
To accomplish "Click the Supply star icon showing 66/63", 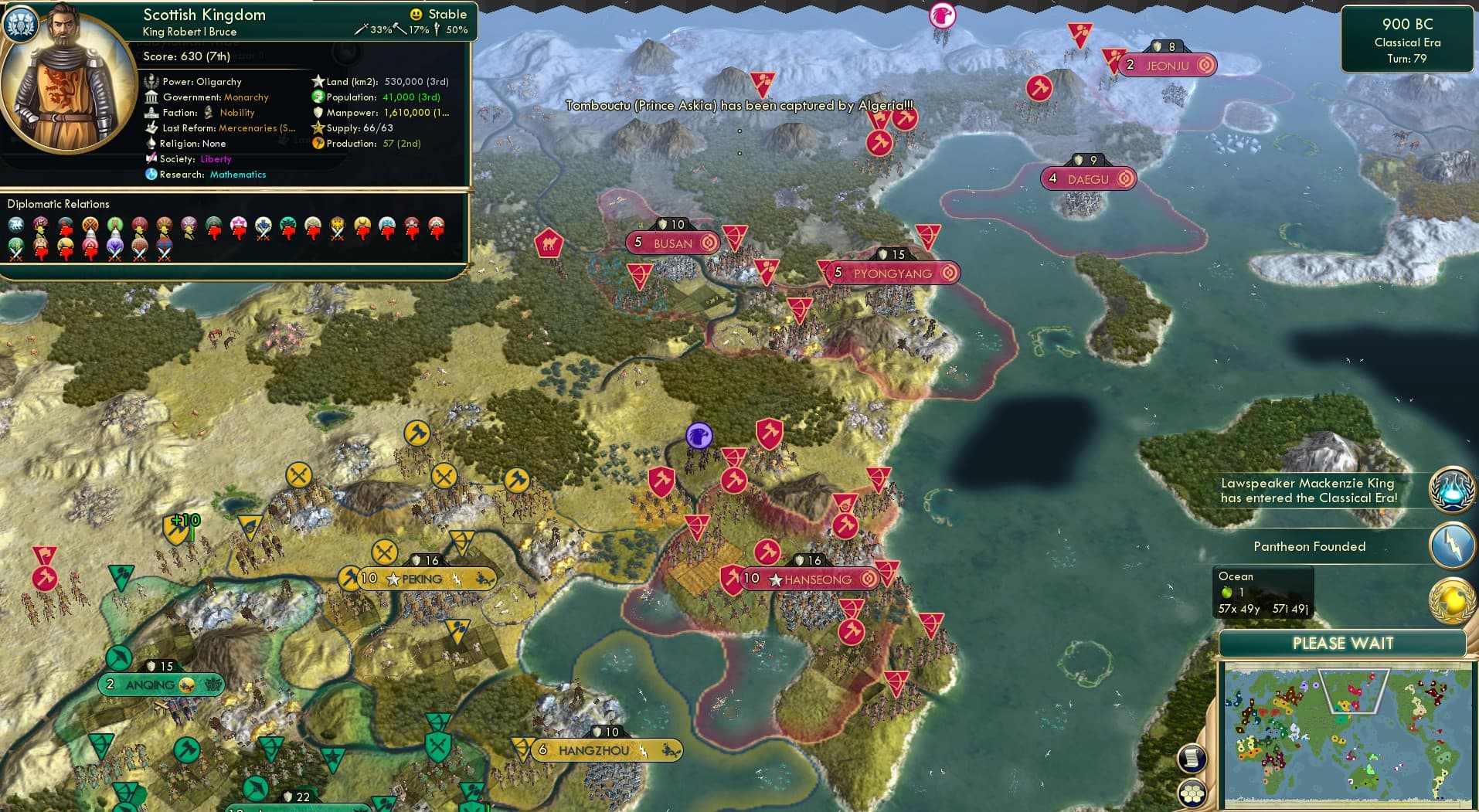I will [x=317, y=127].
